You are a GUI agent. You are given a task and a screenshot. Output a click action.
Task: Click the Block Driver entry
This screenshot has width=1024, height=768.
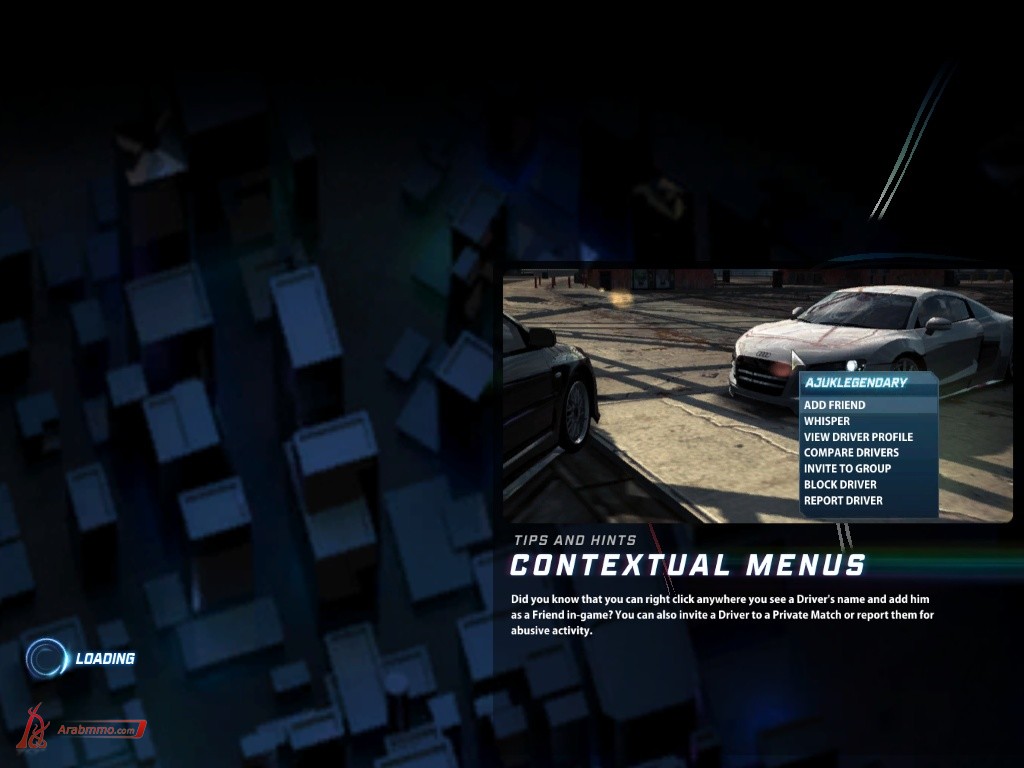coord(840,485)
